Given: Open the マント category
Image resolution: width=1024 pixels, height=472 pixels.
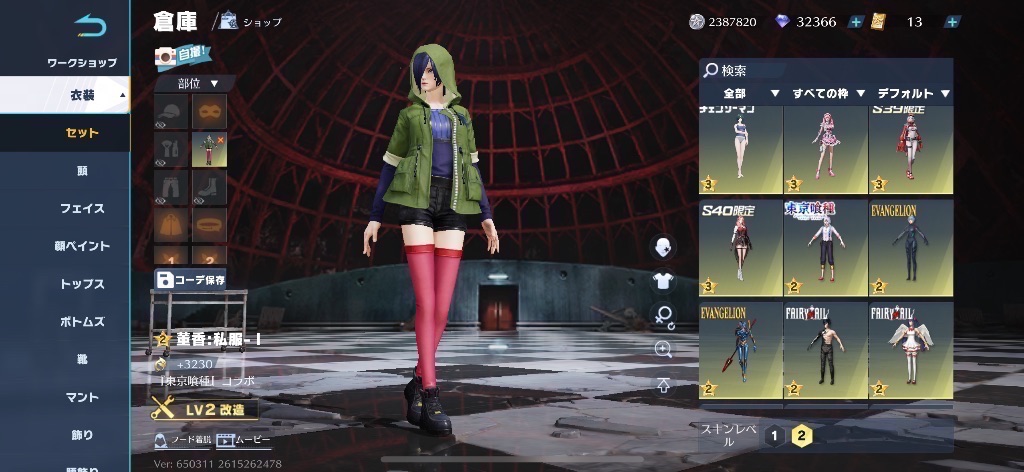Looking at the screenshot, I should click(x=82, y=397).
